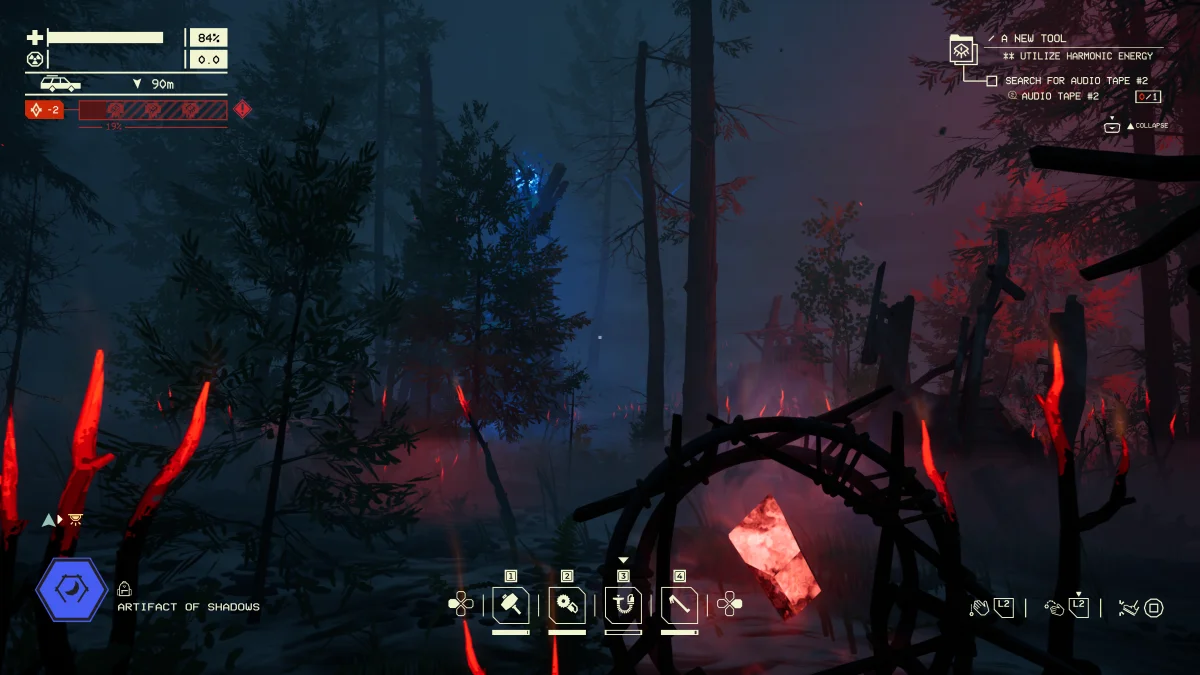Select the hammer tool in slot 1

coord(511,605)
